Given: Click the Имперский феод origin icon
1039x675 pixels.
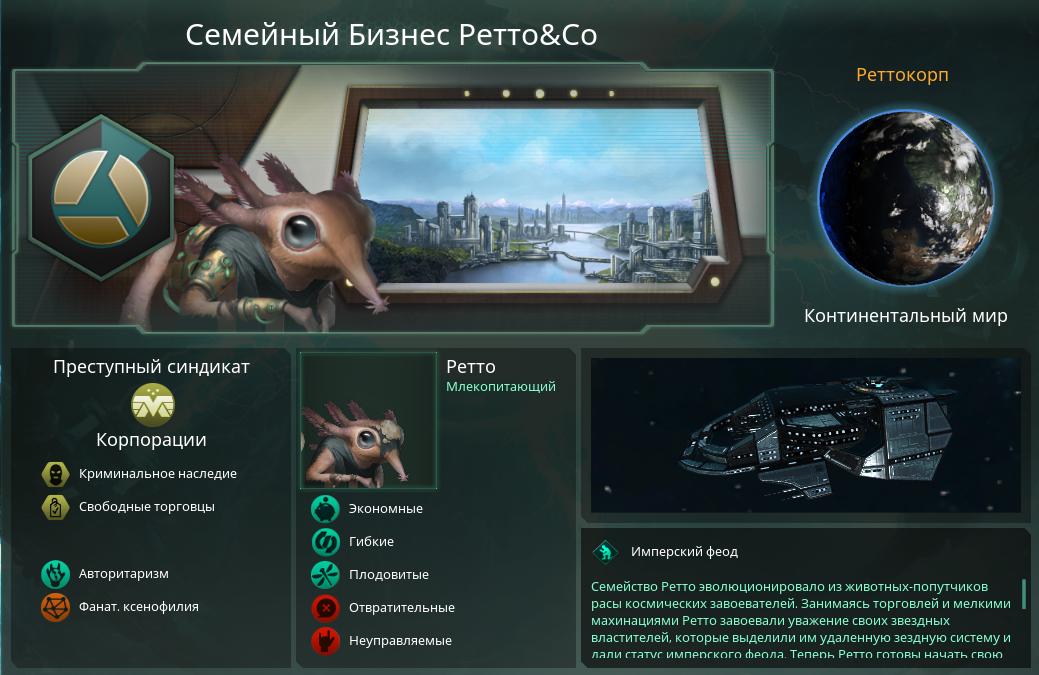Looking at the screenshot, I should [605, 552].
